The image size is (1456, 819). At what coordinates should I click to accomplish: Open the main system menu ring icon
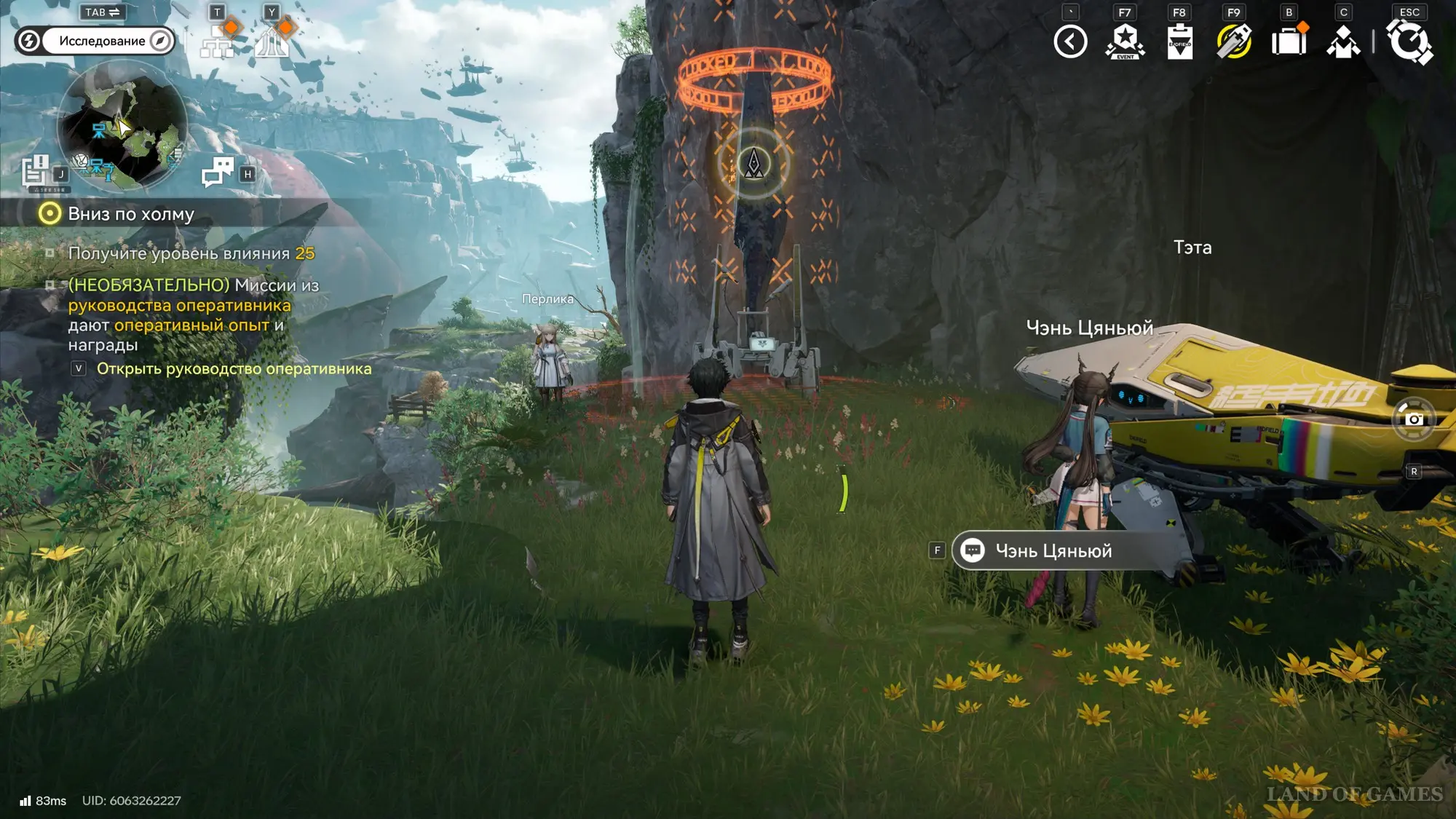(x=1410, y=41)
